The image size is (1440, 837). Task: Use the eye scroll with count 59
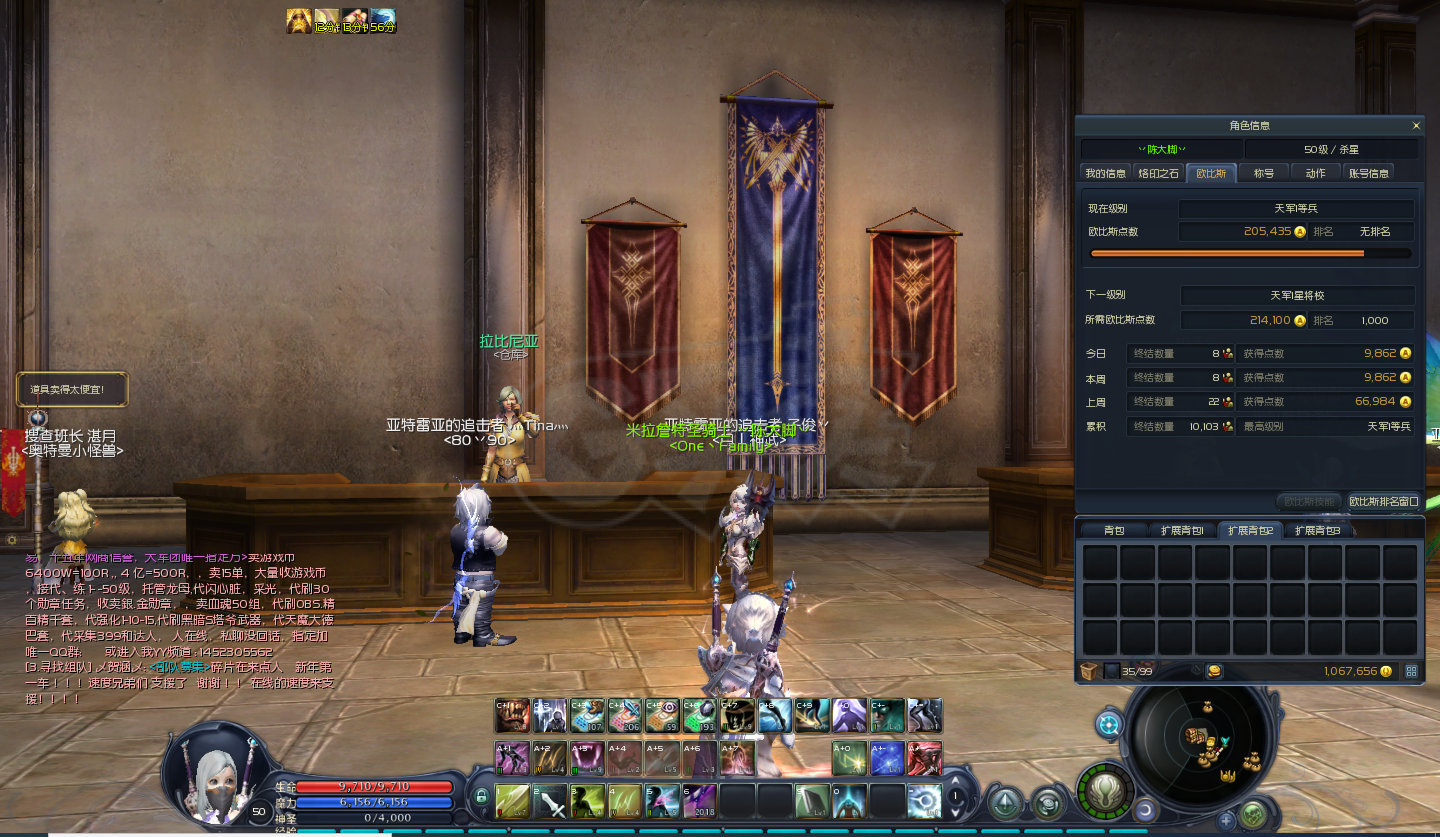(x=663, y=716)
